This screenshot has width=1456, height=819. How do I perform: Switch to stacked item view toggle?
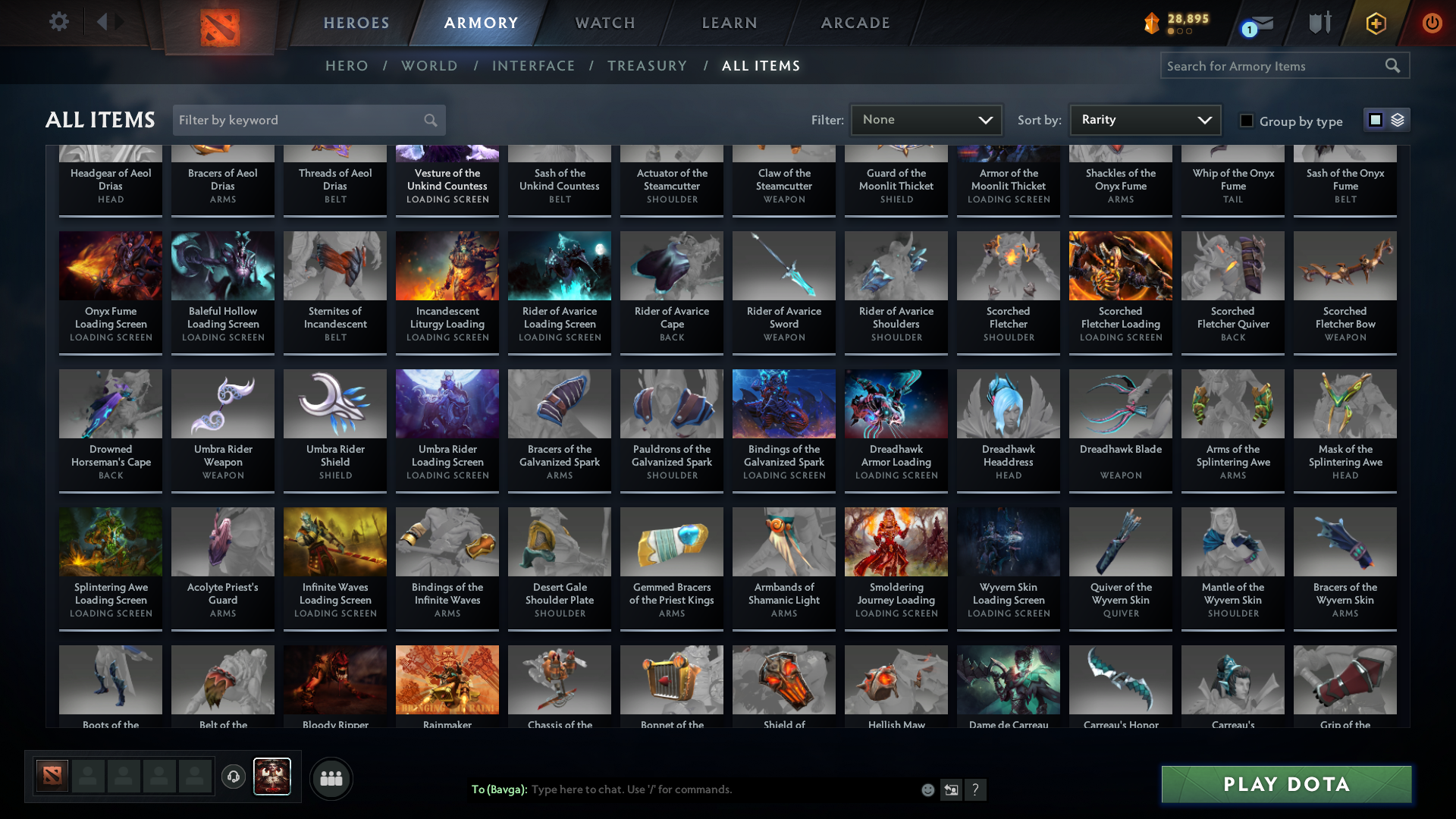1397,120
